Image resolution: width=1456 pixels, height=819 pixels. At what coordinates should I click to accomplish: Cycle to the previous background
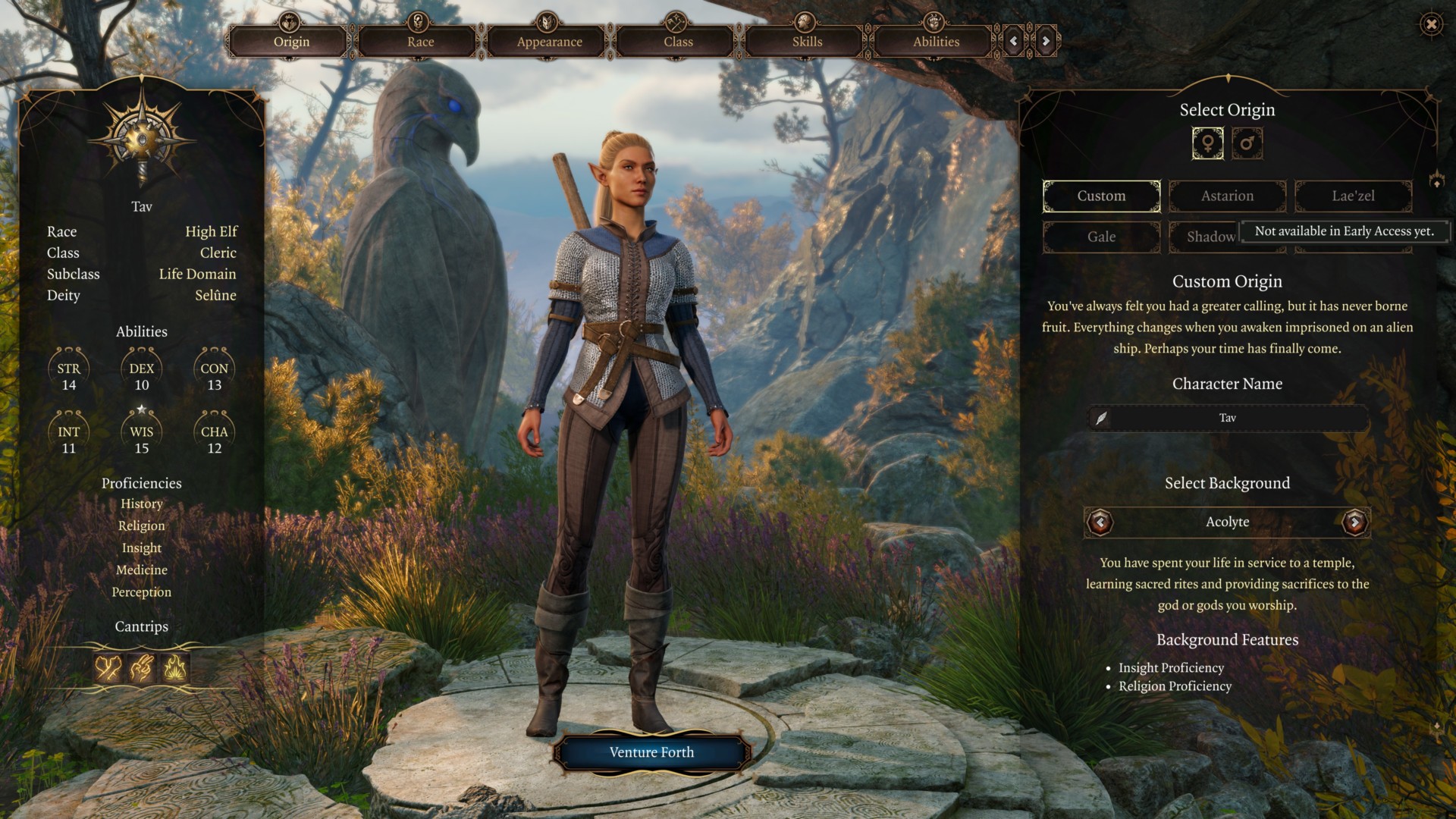(1100, 522)
